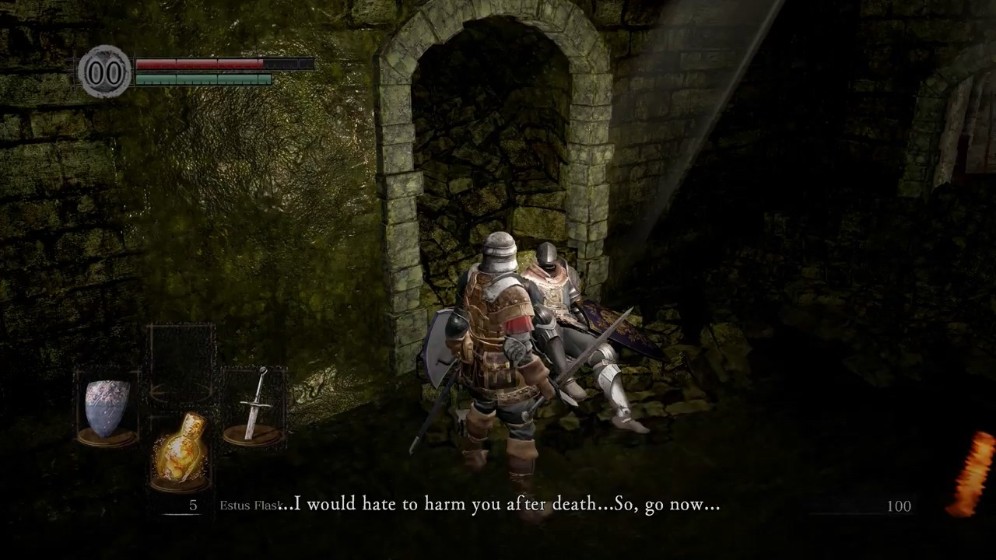Choose the Estus Flask item slot
Image resolution: width=996 pixels, height=560 pixels.
(180, 452)
